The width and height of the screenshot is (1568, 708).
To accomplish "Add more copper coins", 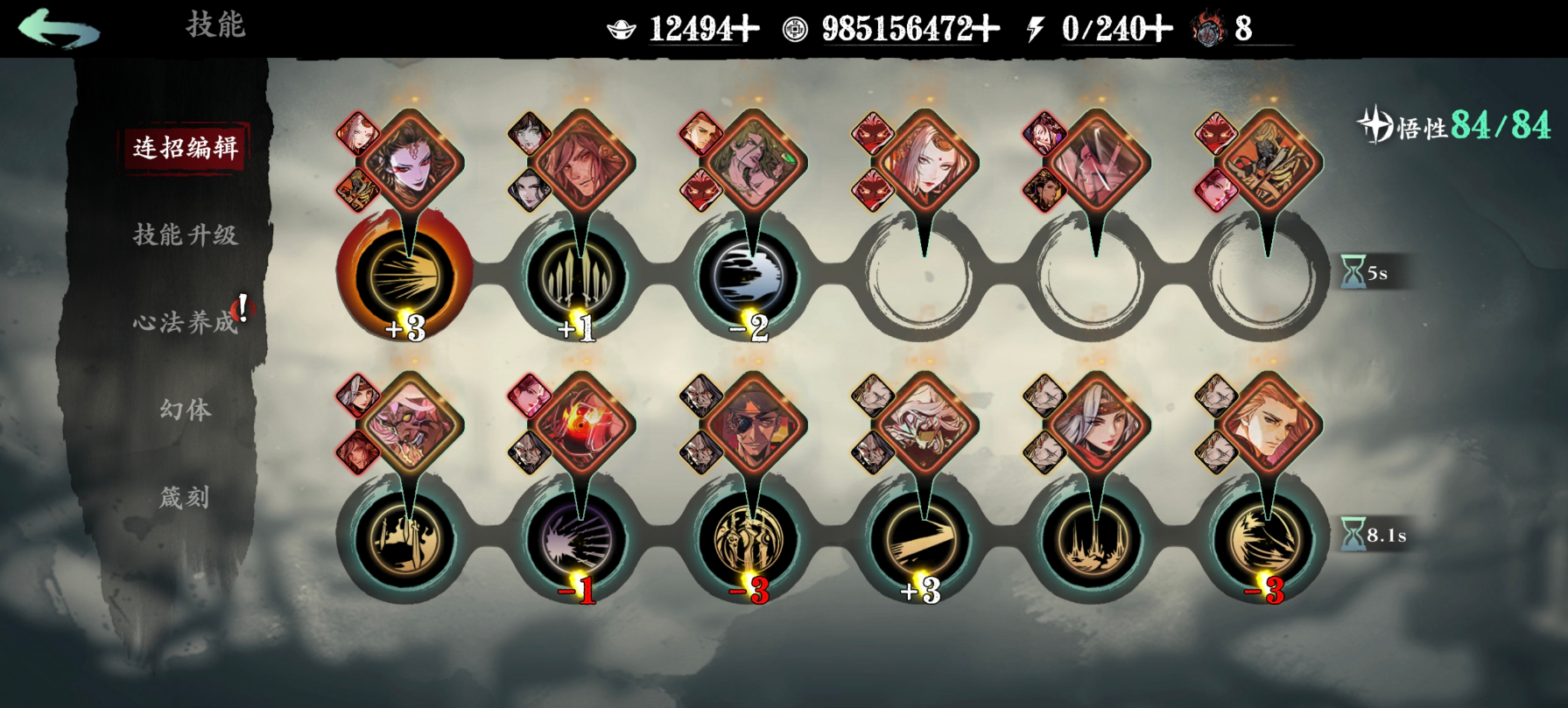I will [986, 30].
